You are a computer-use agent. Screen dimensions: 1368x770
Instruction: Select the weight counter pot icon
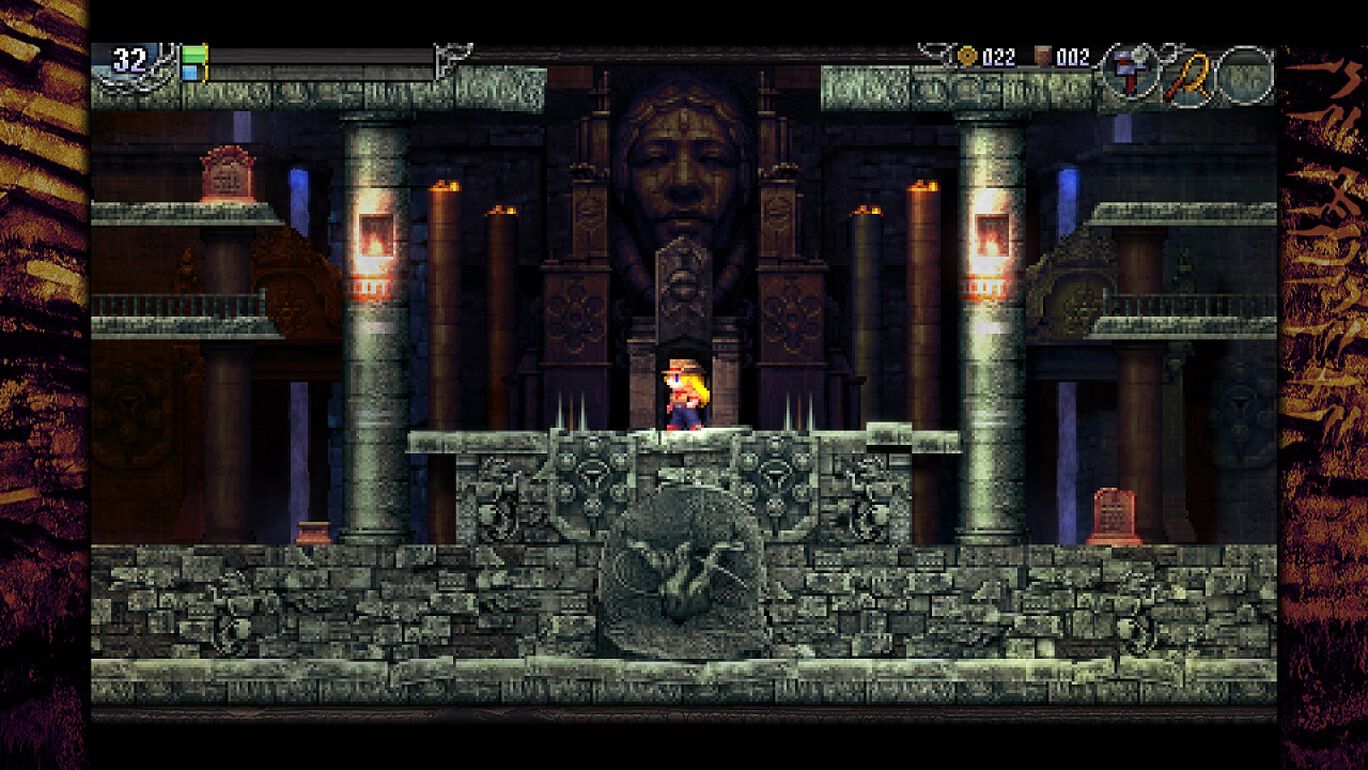(x=1041, y=57)
